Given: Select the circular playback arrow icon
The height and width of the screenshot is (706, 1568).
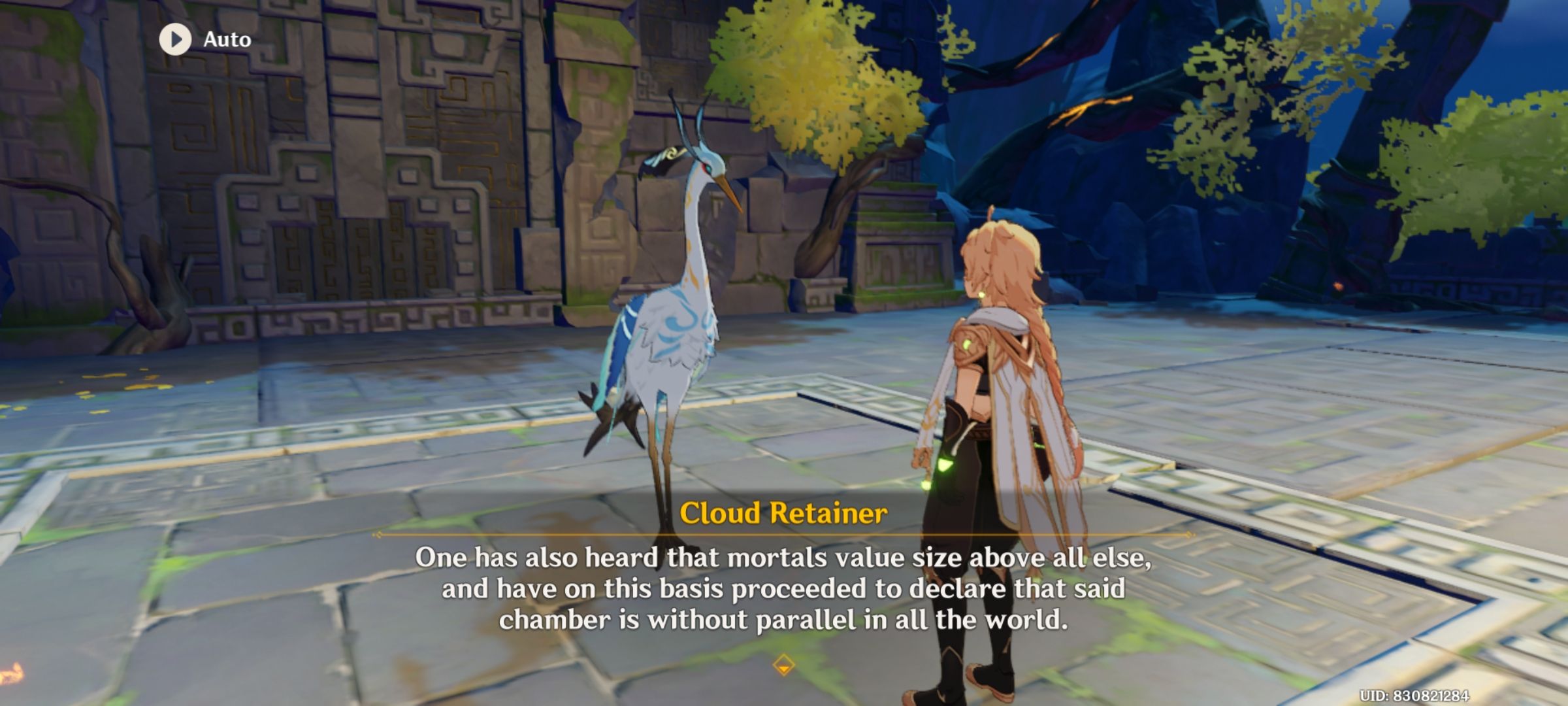Looking at the screenshot, I should tap(174, 39).
